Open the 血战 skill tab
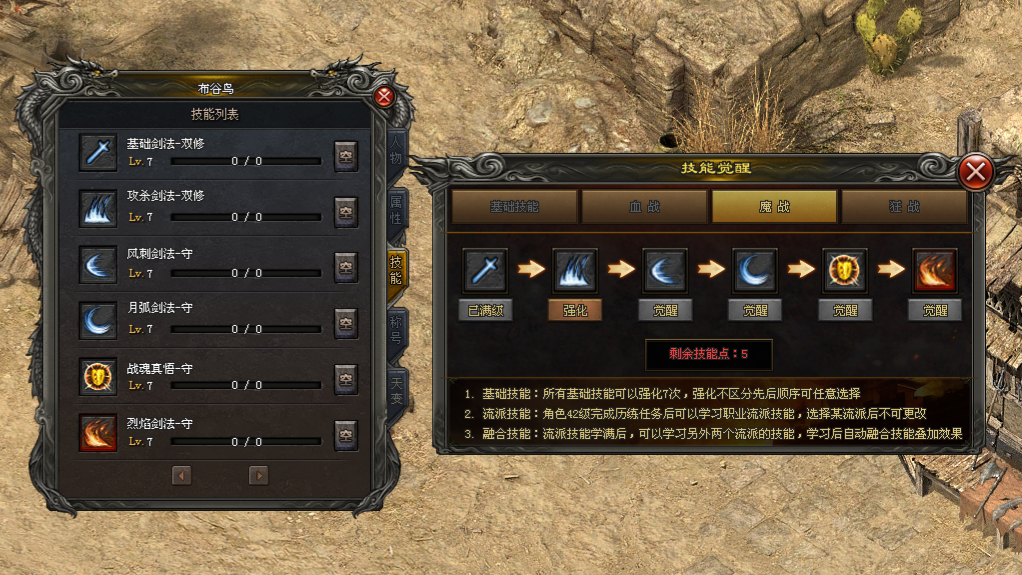 point(645,207)
